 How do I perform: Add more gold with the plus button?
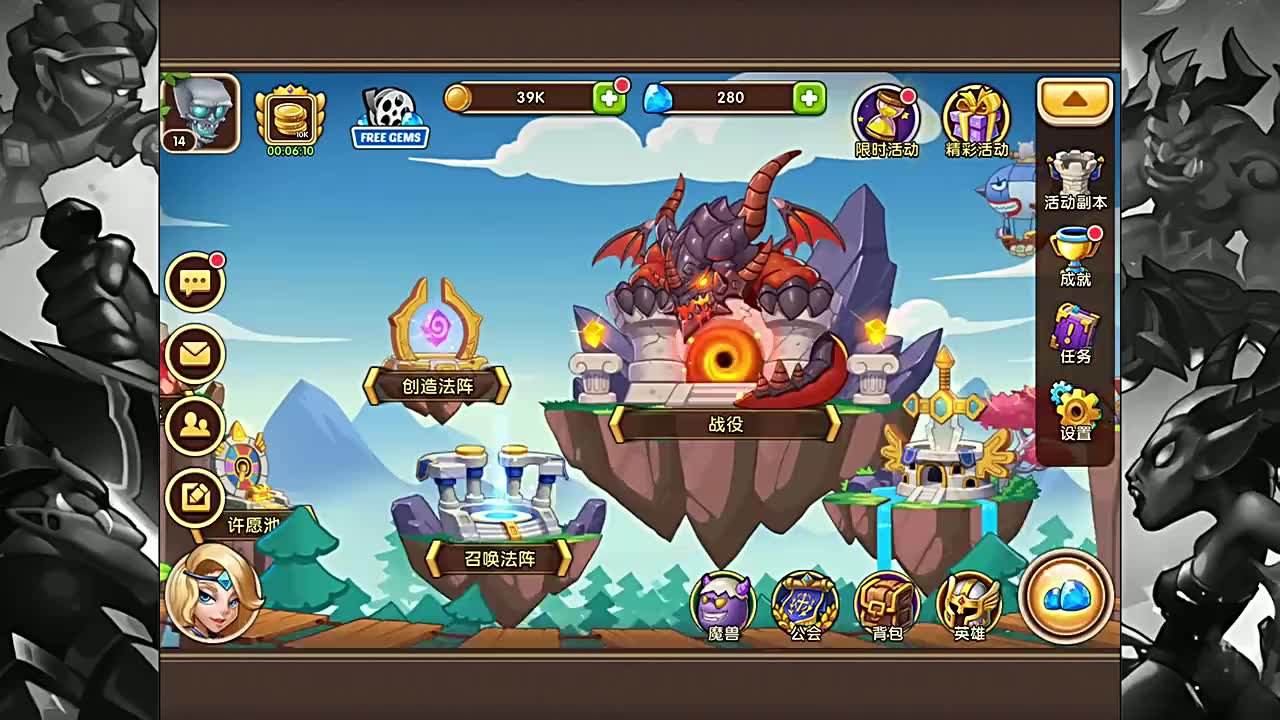pos(609,97)
